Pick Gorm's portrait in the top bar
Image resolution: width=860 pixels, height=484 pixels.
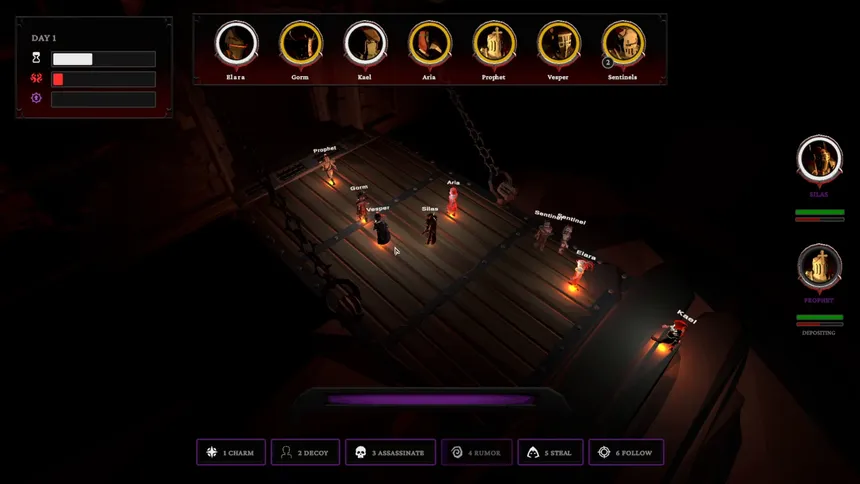click(300, 44)
